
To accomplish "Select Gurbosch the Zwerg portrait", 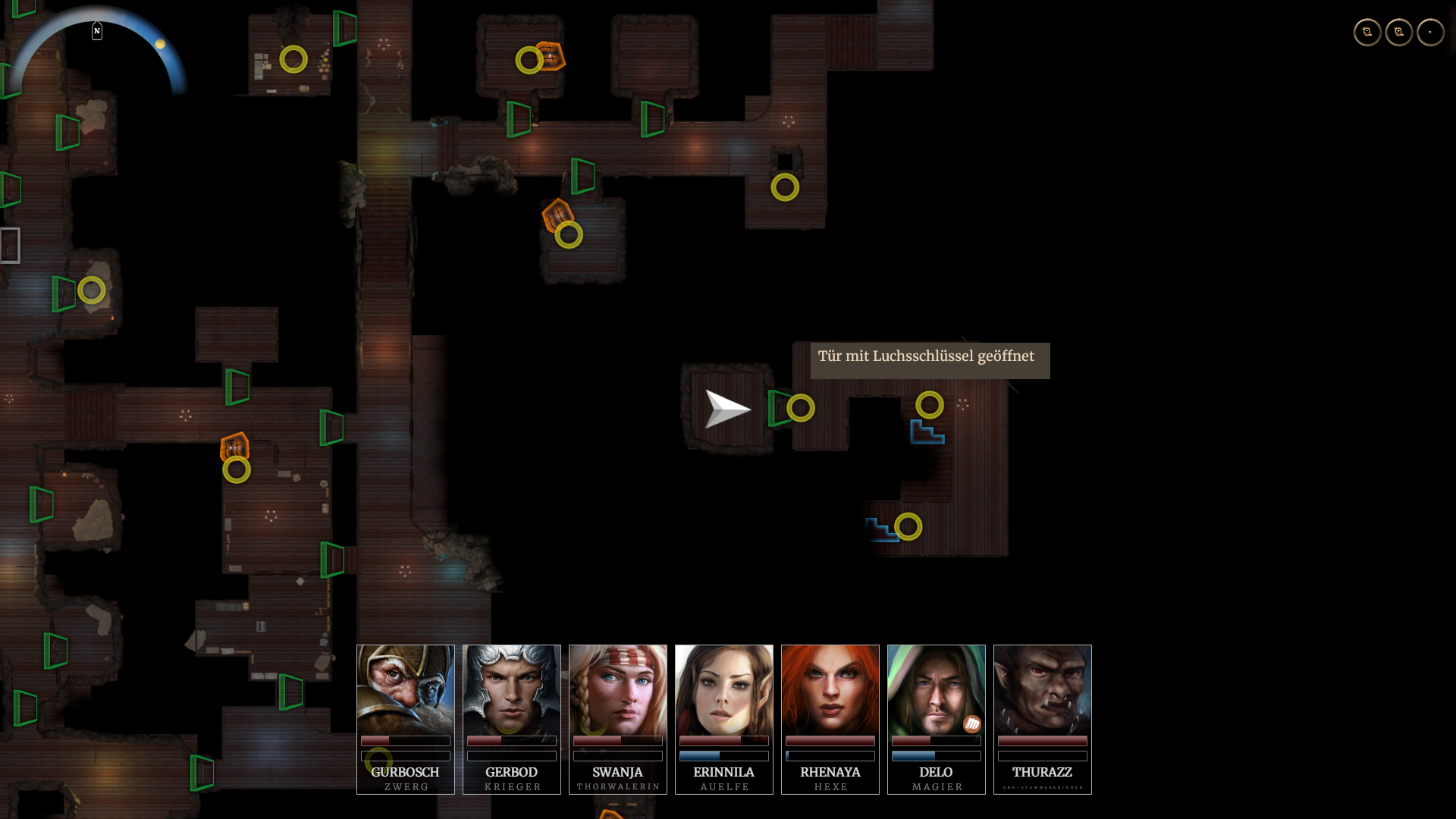I will tap(406, 690).
